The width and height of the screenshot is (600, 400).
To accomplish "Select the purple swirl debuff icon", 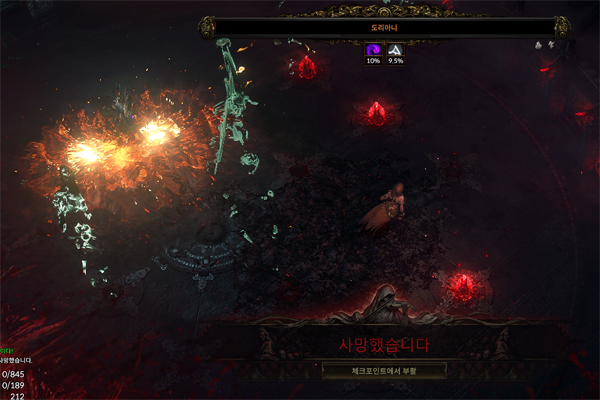I will (x=373, y=49).
